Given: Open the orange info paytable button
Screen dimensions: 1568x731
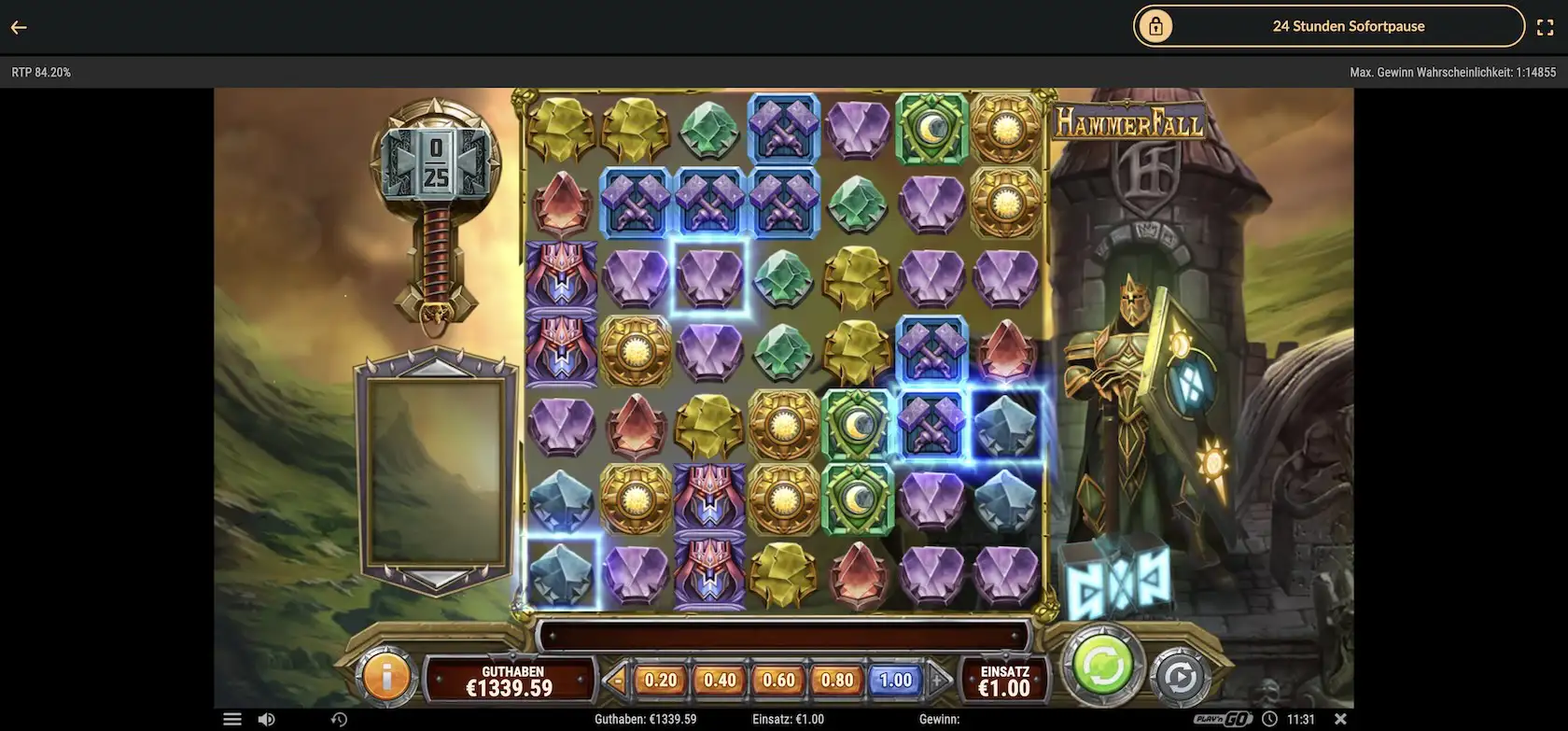Looking at the screenshot, I should click(386, 675).
